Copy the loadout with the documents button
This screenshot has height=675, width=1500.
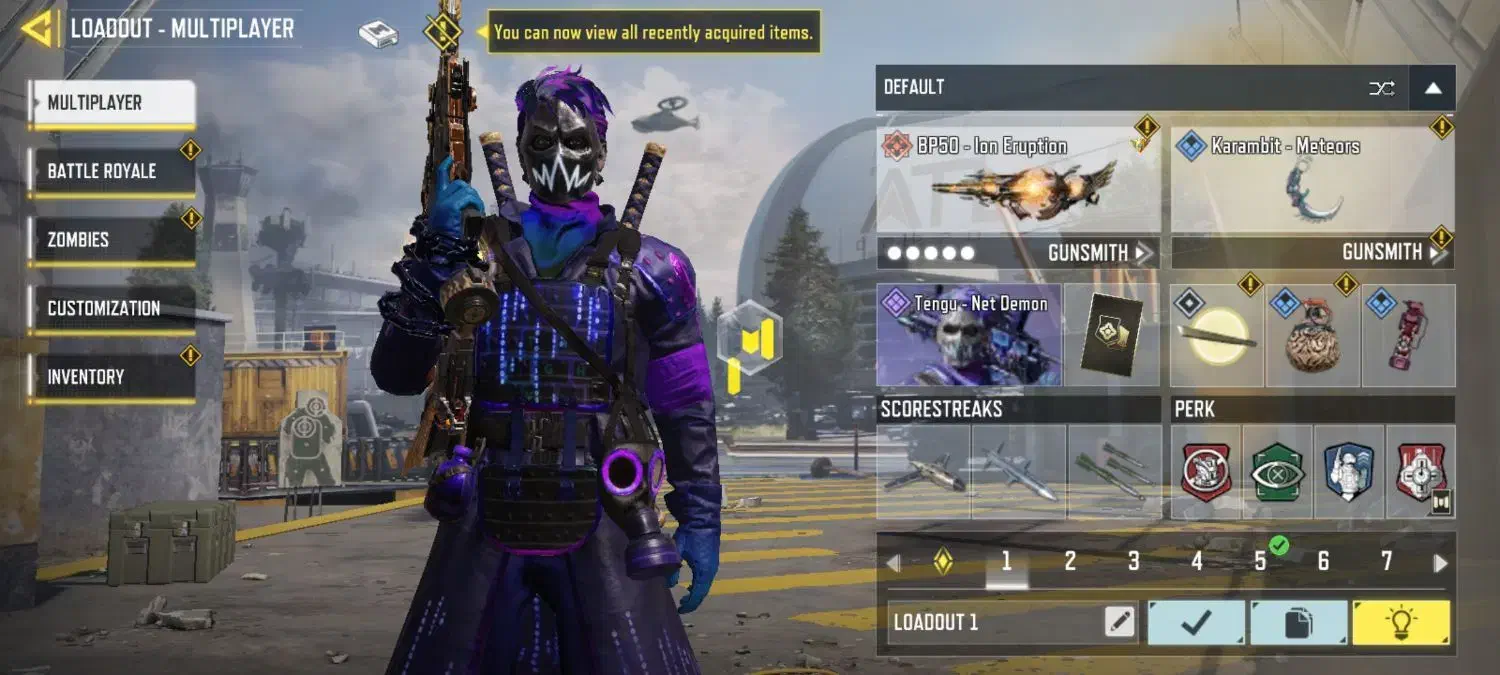pos(1298,623)
